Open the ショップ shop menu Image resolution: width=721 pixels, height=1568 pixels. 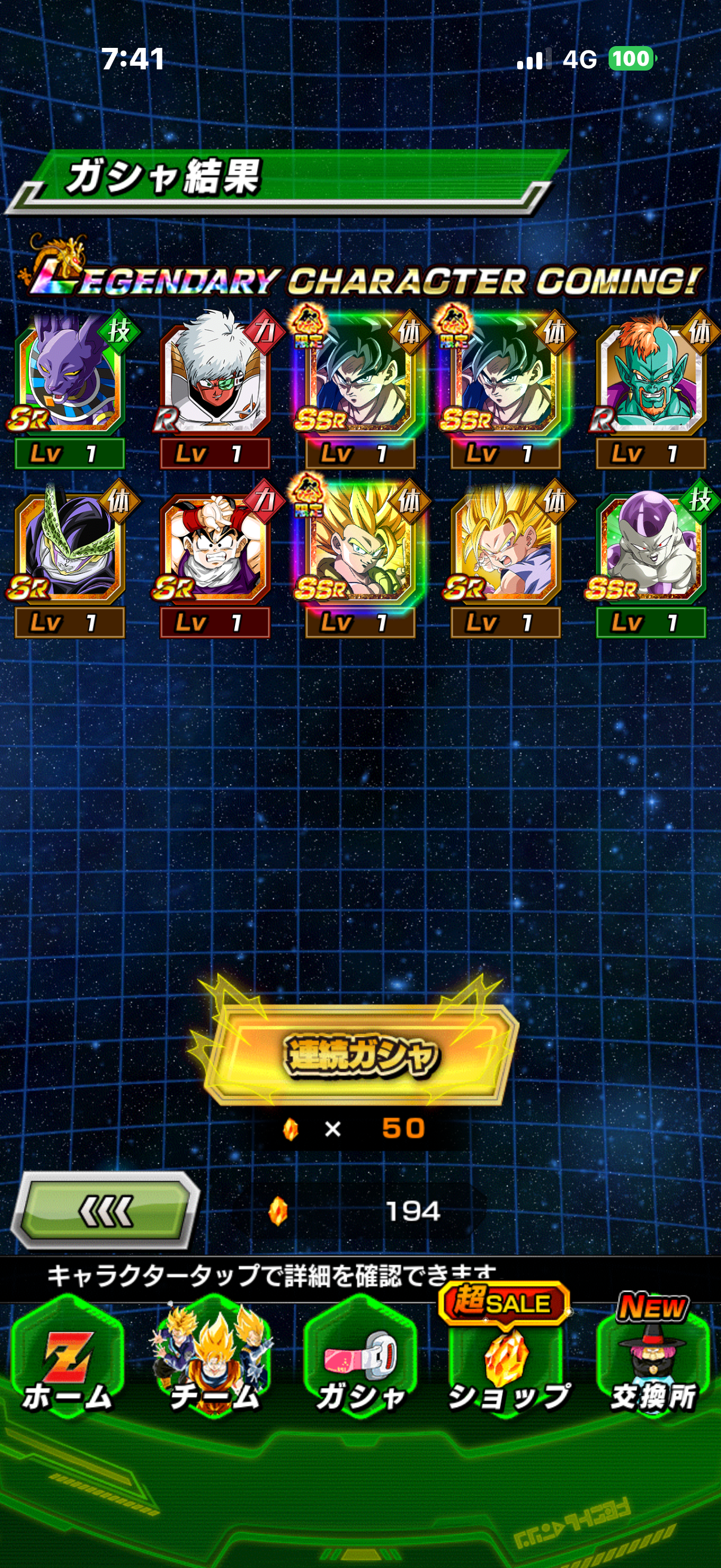coord(506,1363)
